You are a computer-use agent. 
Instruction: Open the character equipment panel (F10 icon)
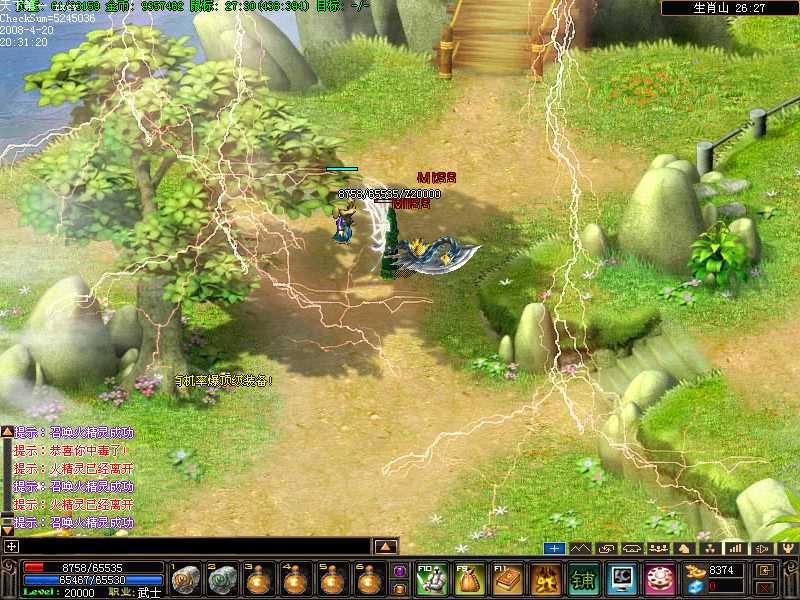[430, 579]
